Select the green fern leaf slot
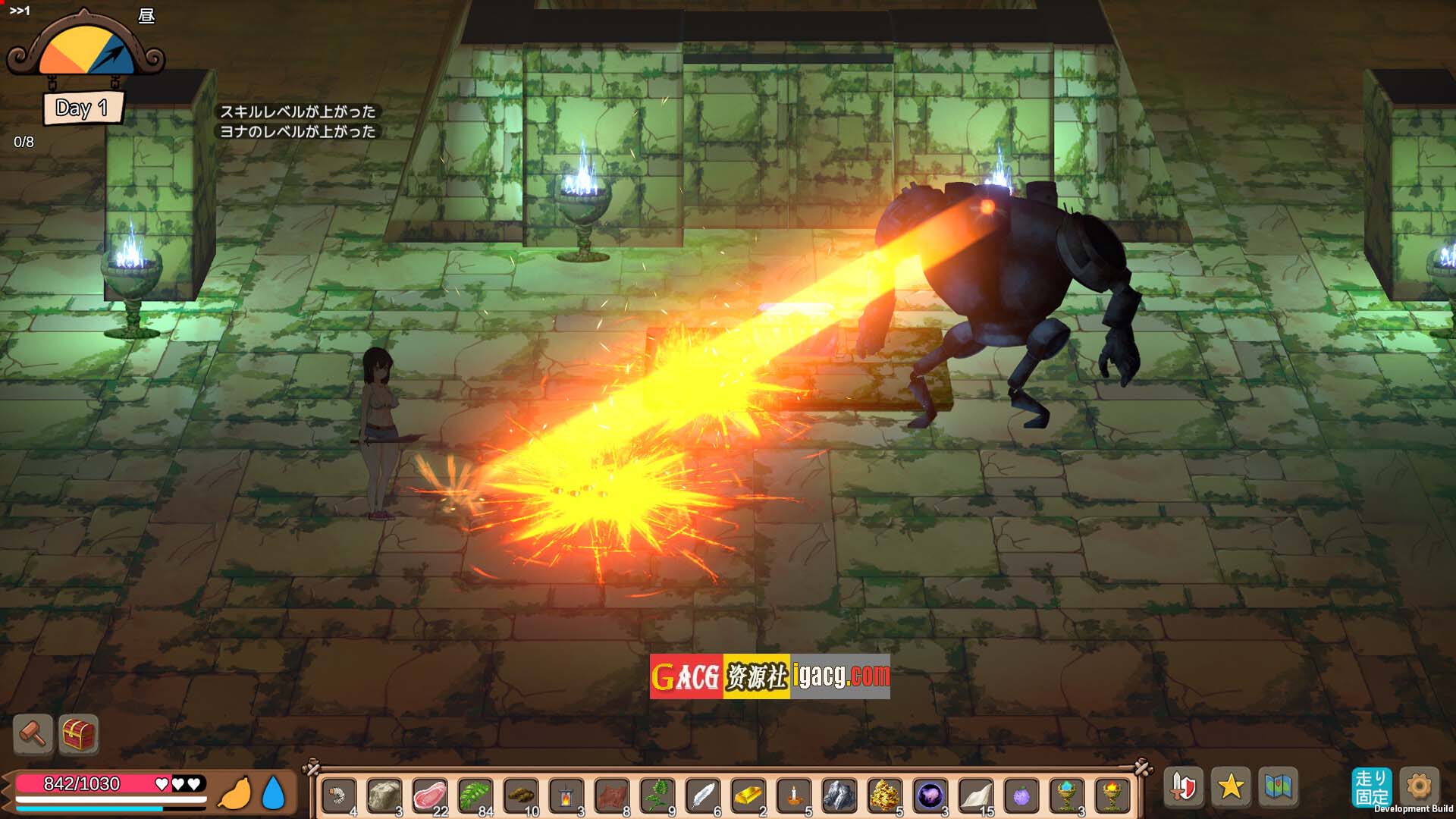 475,795
